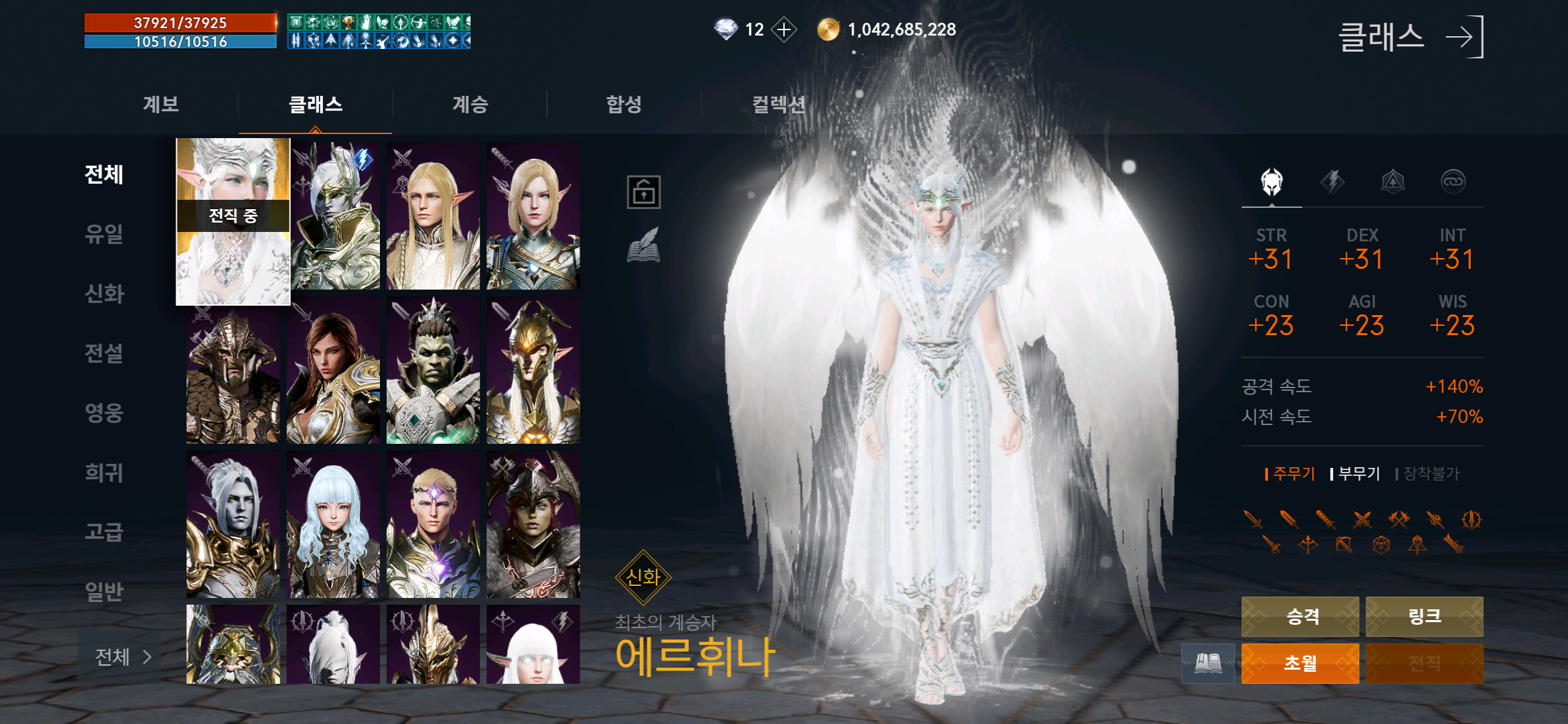Open the 컬렉션 tab
1568x724 pixels.
click(779, 104)
